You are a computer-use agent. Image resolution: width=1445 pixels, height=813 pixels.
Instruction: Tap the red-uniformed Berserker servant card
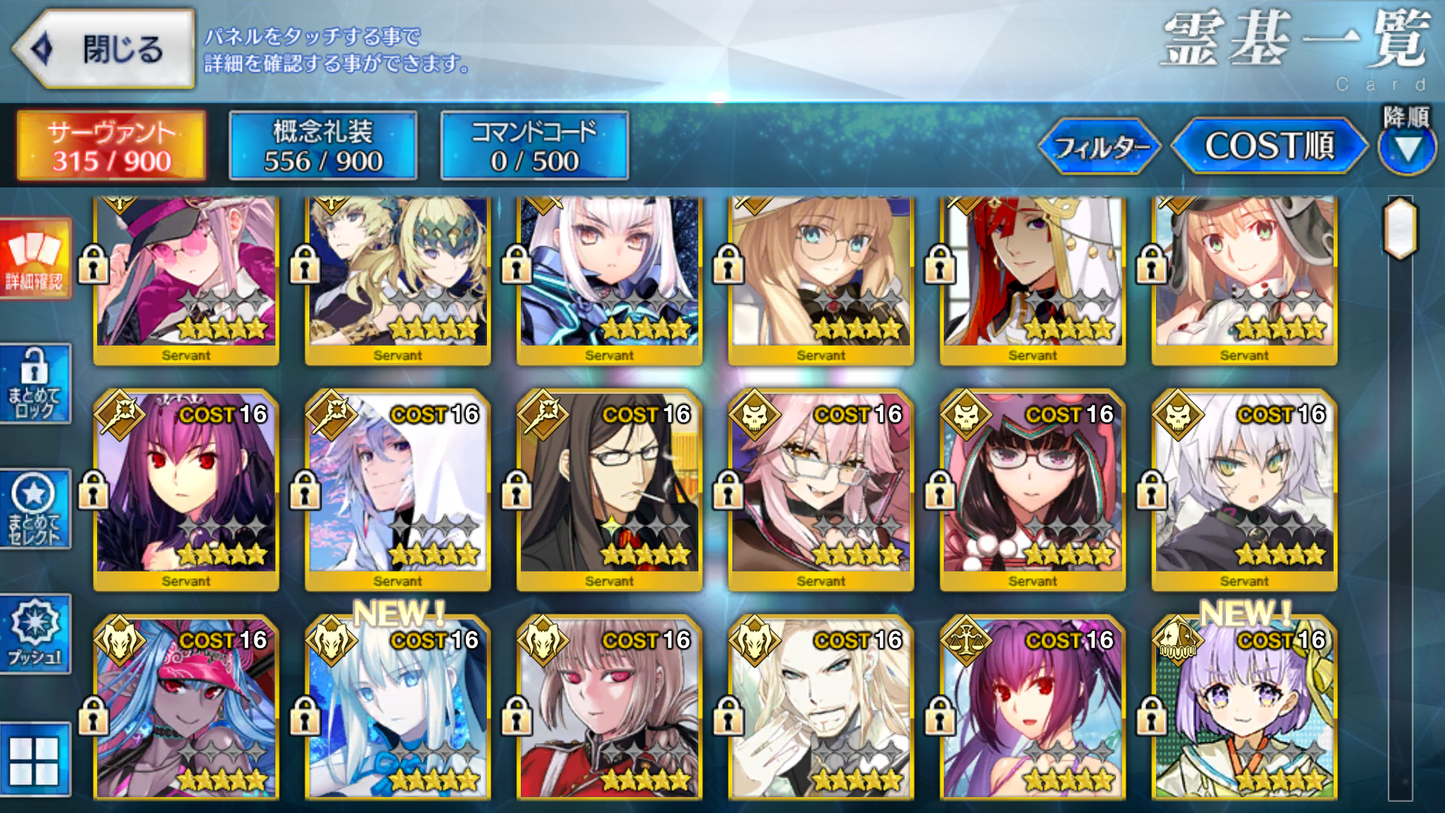click(x=609, y=710)
